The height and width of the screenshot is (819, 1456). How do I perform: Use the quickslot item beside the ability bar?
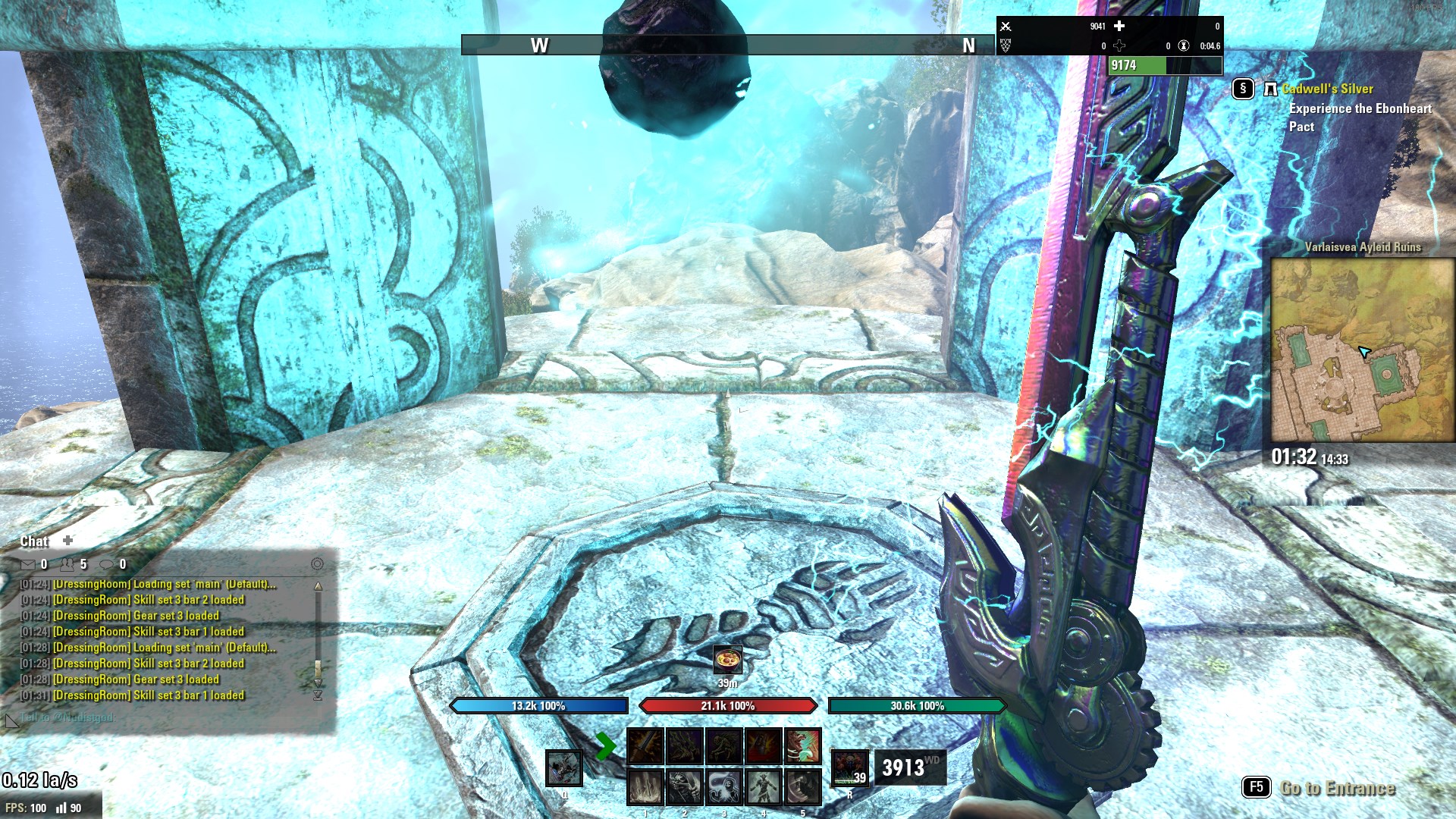pos(563,767)
